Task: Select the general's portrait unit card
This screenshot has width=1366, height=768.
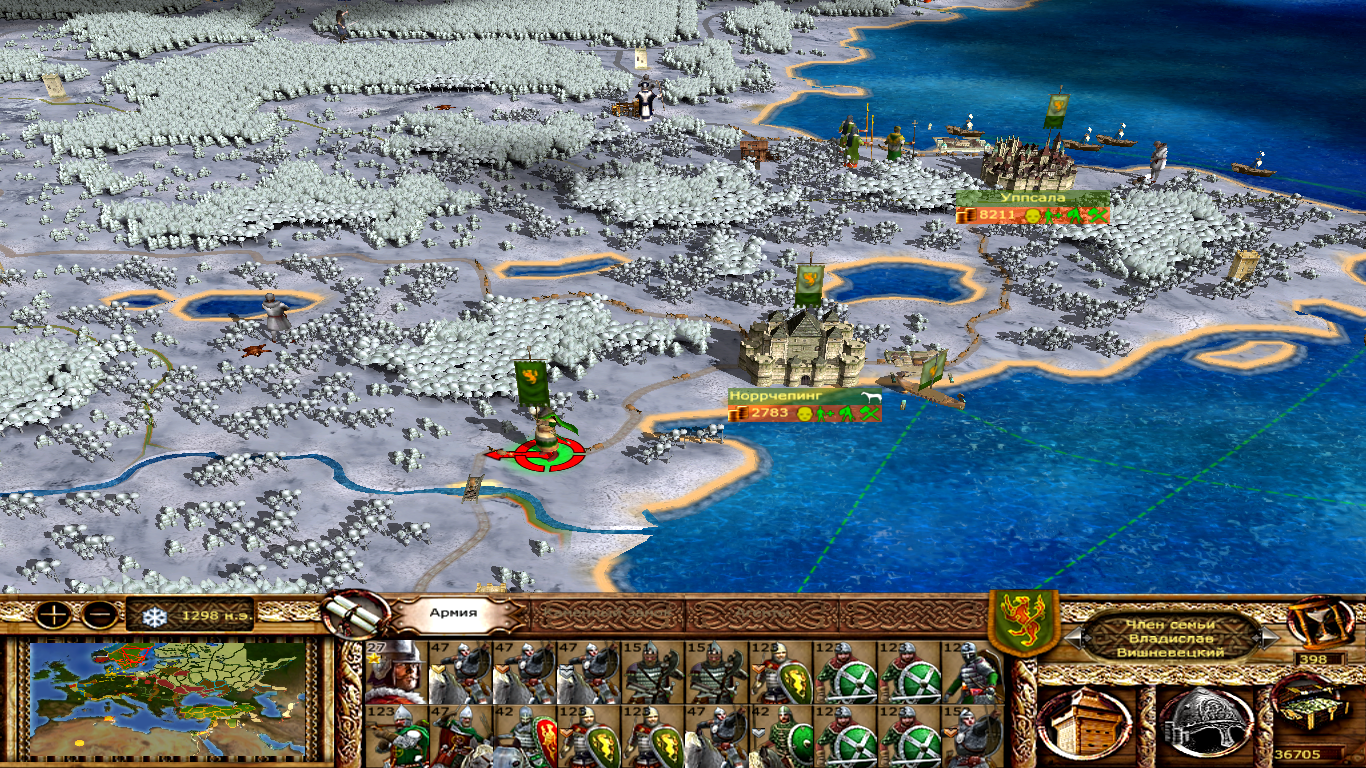Action: (396, 672)
